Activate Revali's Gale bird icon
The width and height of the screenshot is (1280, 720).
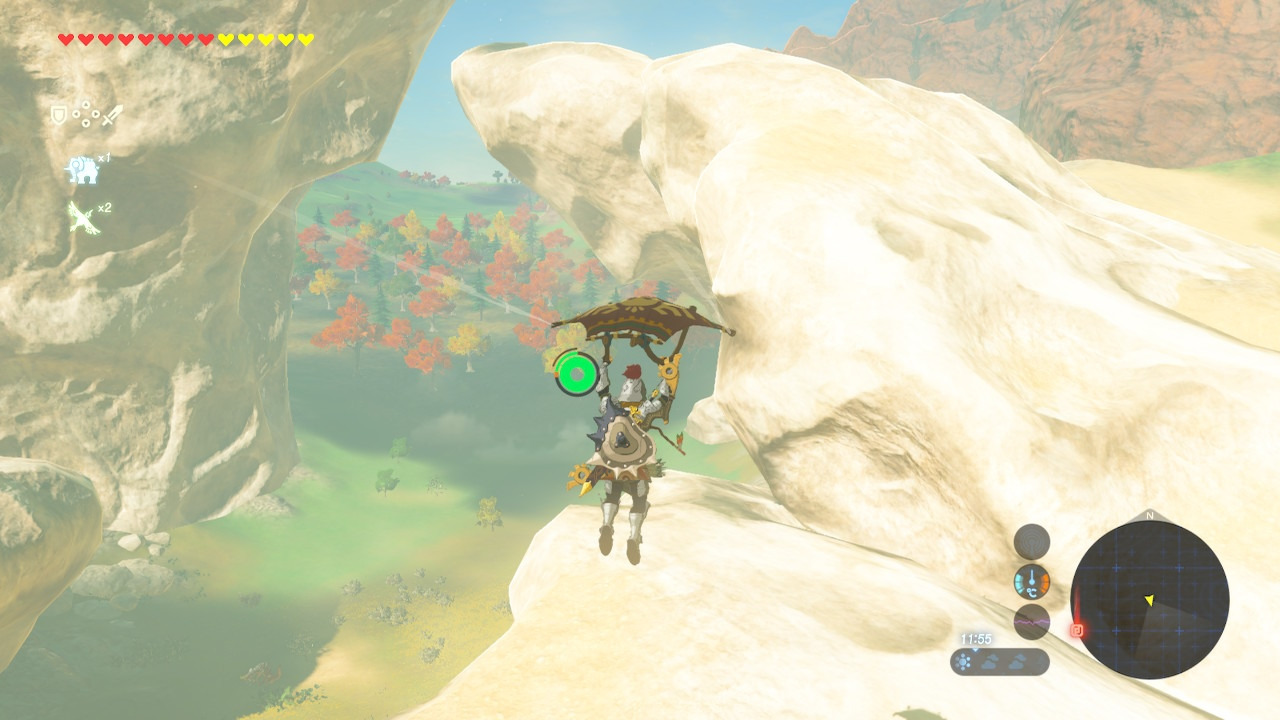pyautogui.click(x=82, y=216)
